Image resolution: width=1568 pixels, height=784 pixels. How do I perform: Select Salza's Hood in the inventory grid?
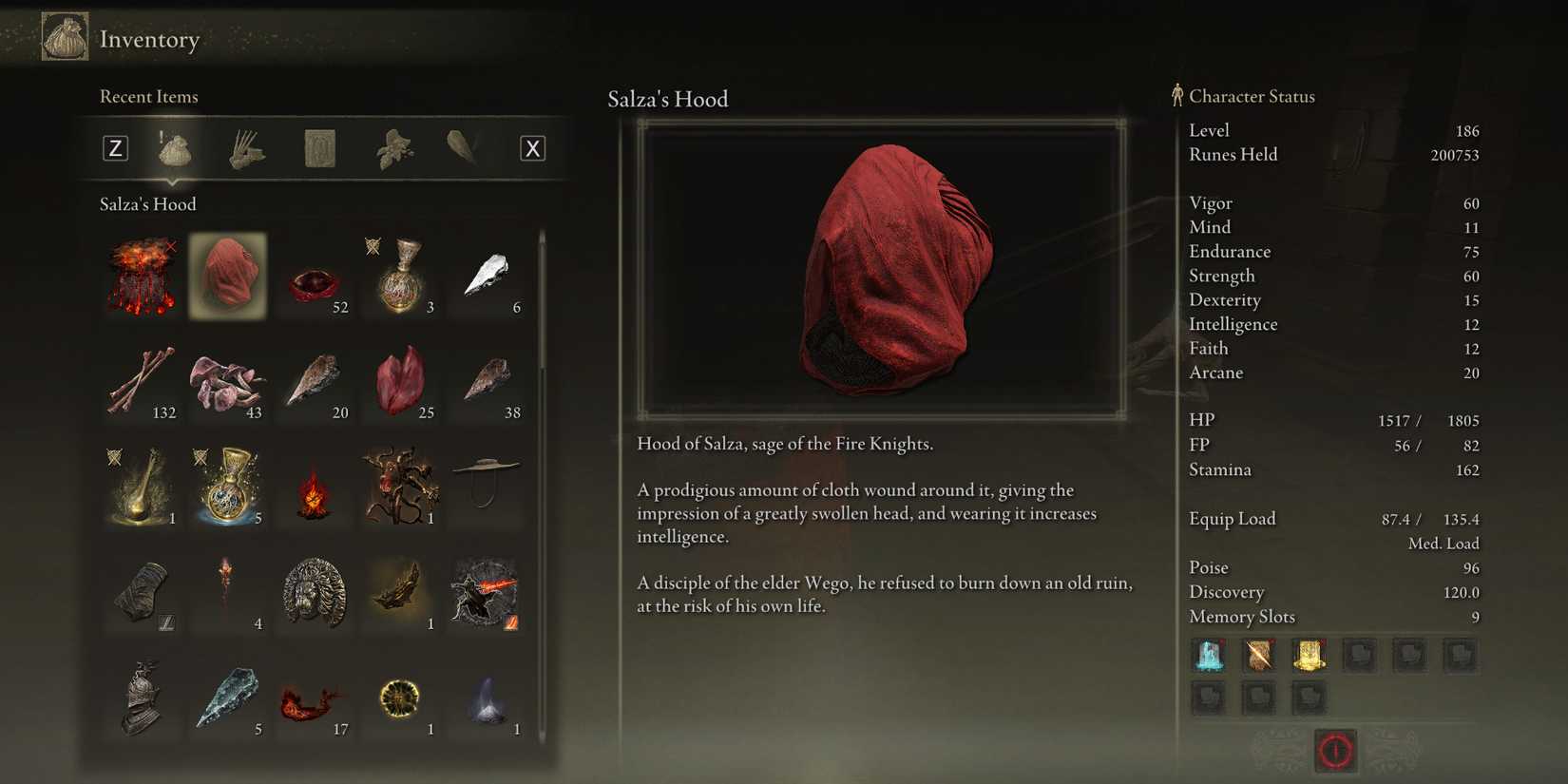(227, 276)
